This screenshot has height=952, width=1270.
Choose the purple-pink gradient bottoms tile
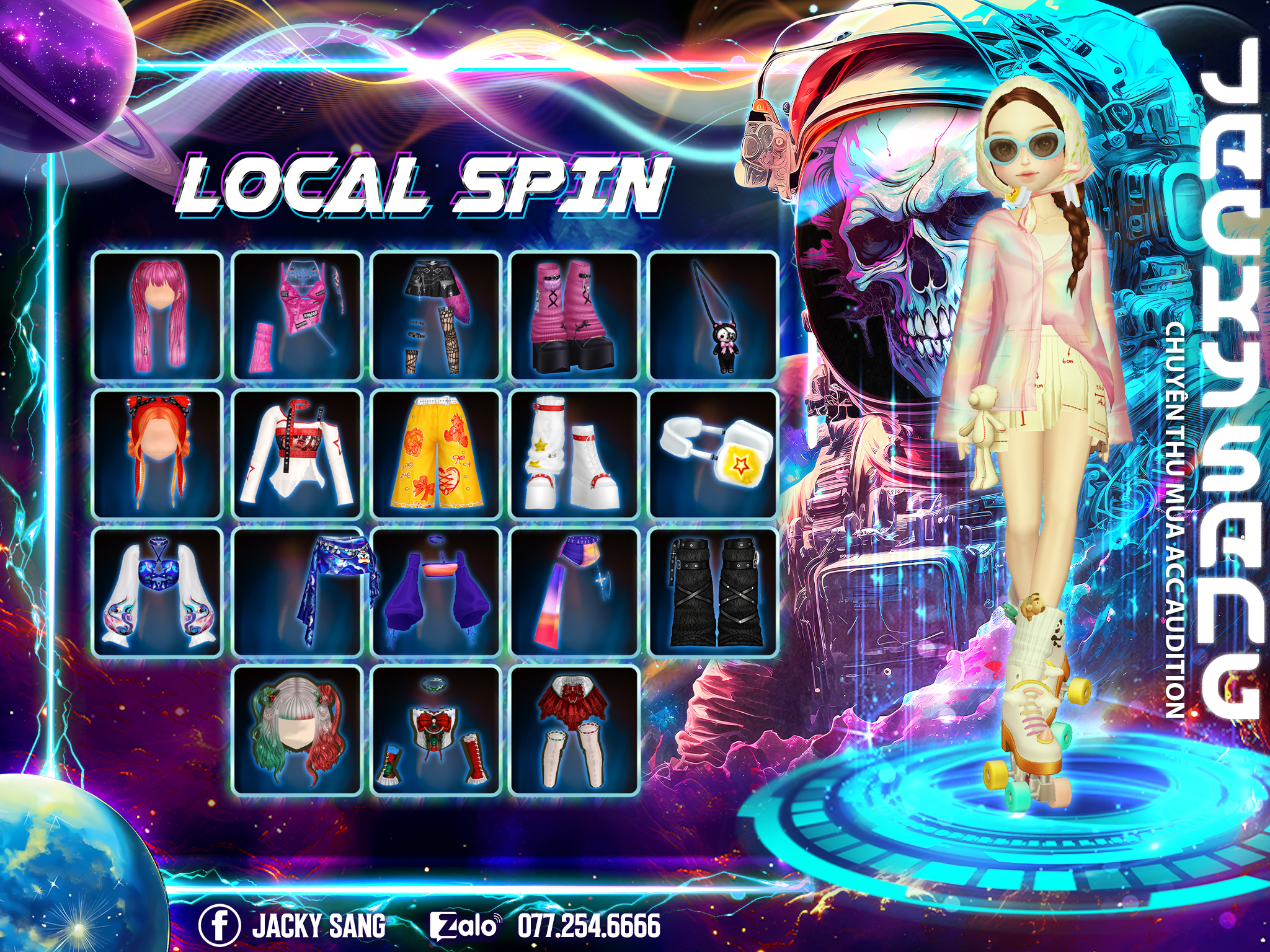coord(575,593)
